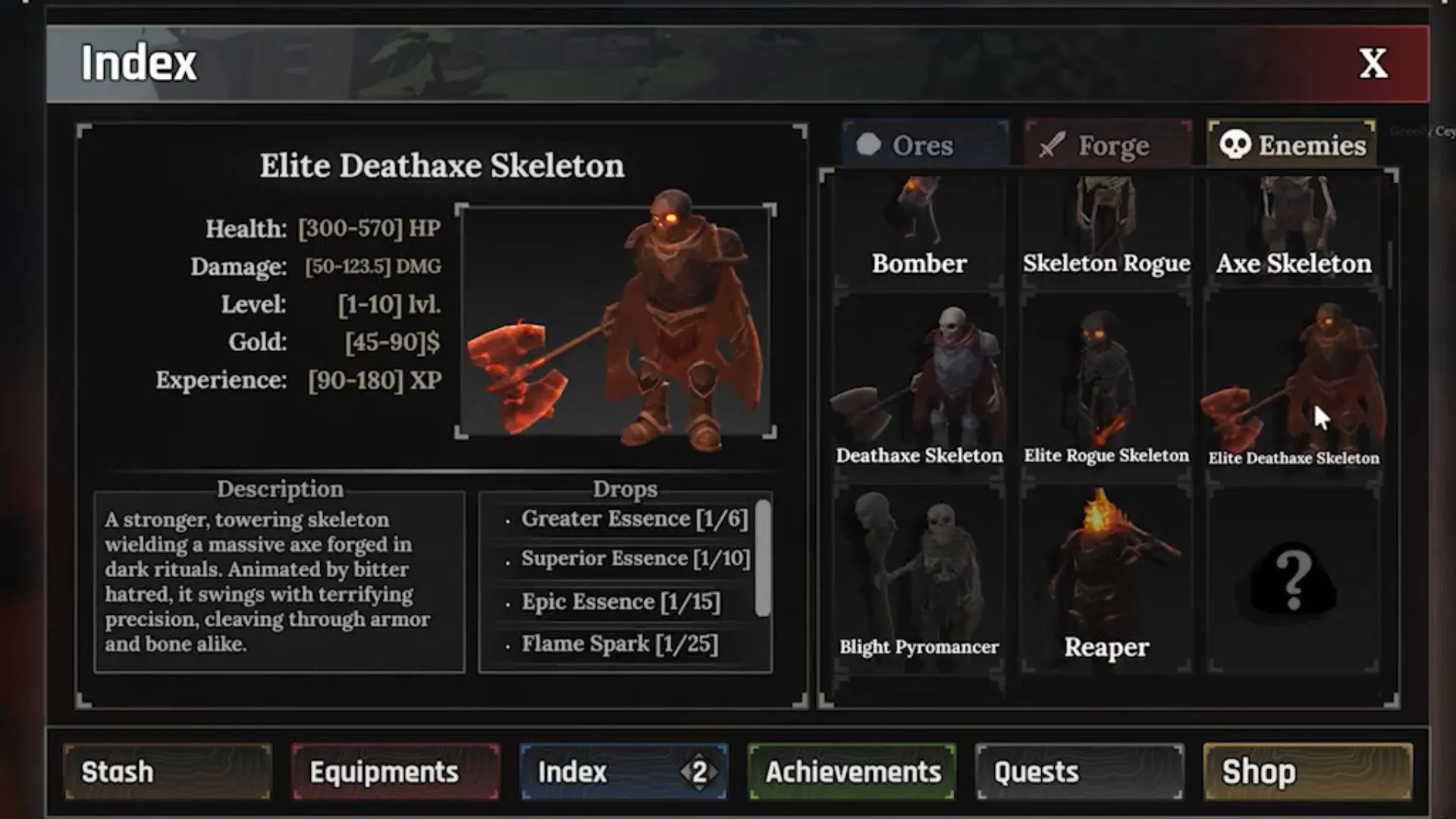The height and width of the screenshot is (819, 1456).
Task: Select the Forge sword icon
Action: [x=1050, y=145]
